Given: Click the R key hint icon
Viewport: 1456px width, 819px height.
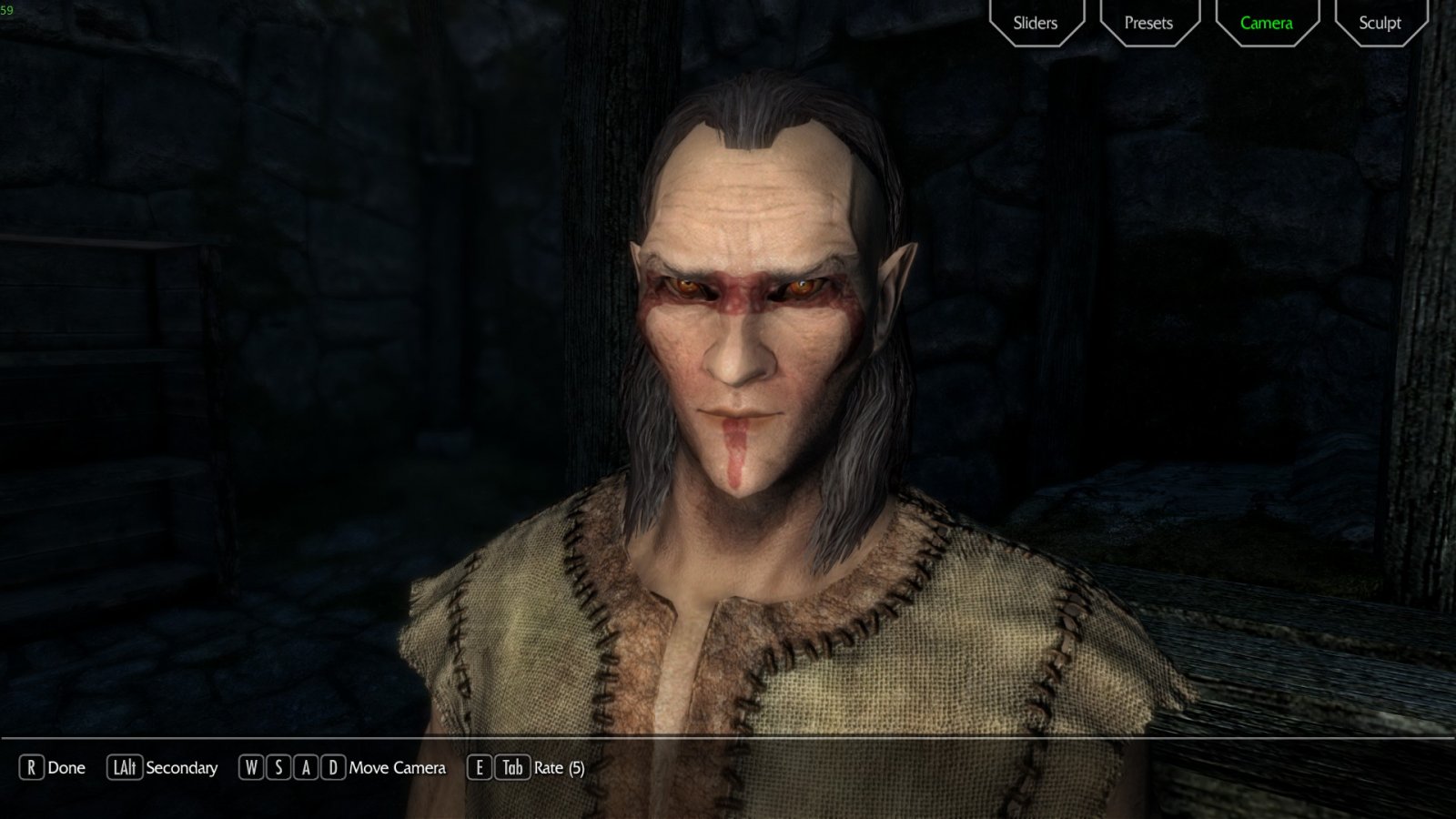Looking at the screenshot, I should [33, 768].
